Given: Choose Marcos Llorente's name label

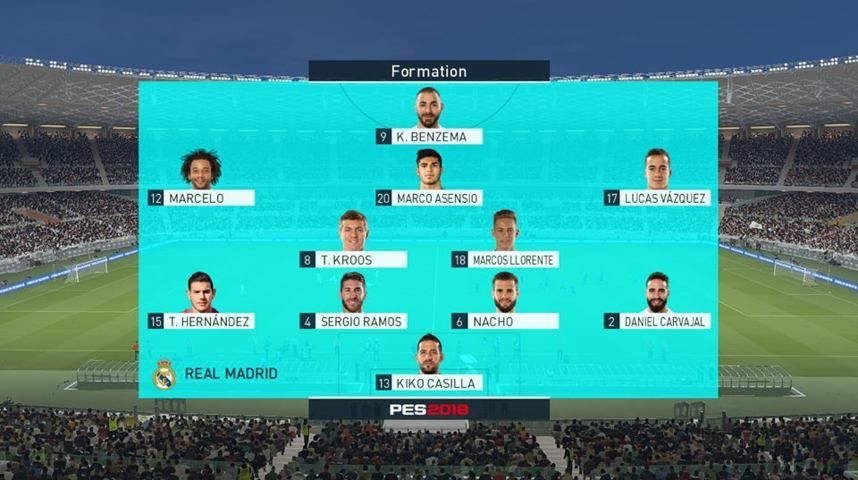Looking at the screenshot, I should [x=504, y=260].
